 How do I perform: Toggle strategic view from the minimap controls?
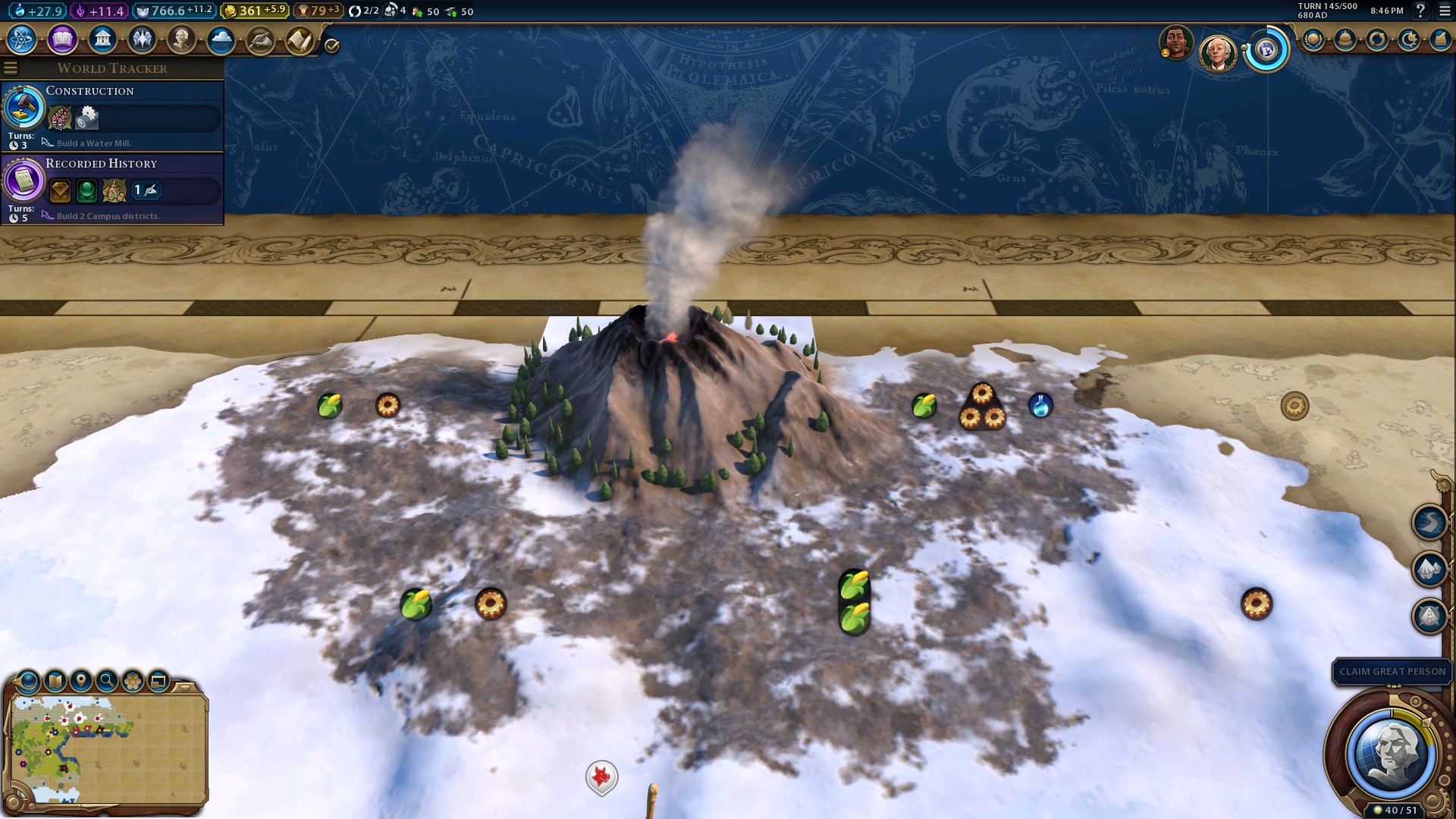(158, 680)
